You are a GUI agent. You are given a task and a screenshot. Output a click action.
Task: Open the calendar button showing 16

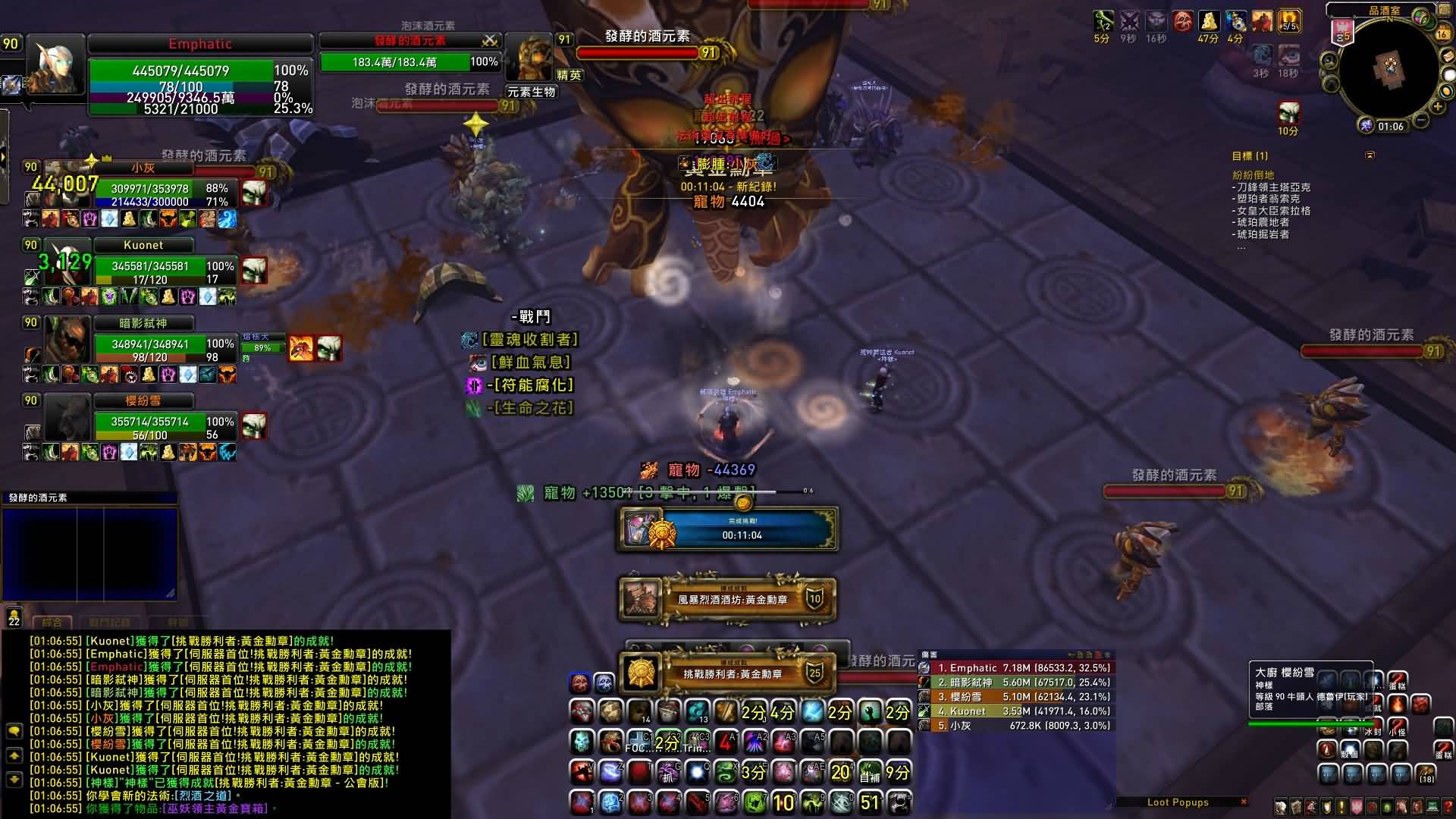[1442, 33]
